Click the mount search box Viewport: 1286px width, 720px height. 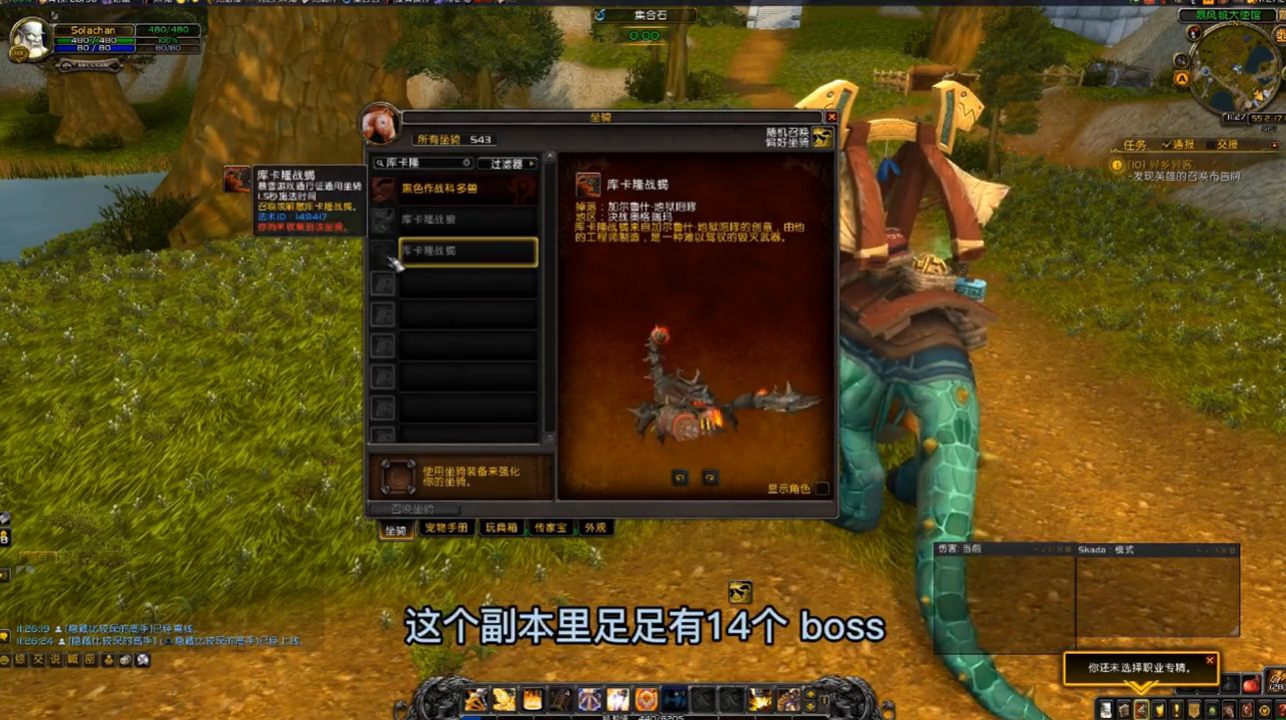pos(420,163)
